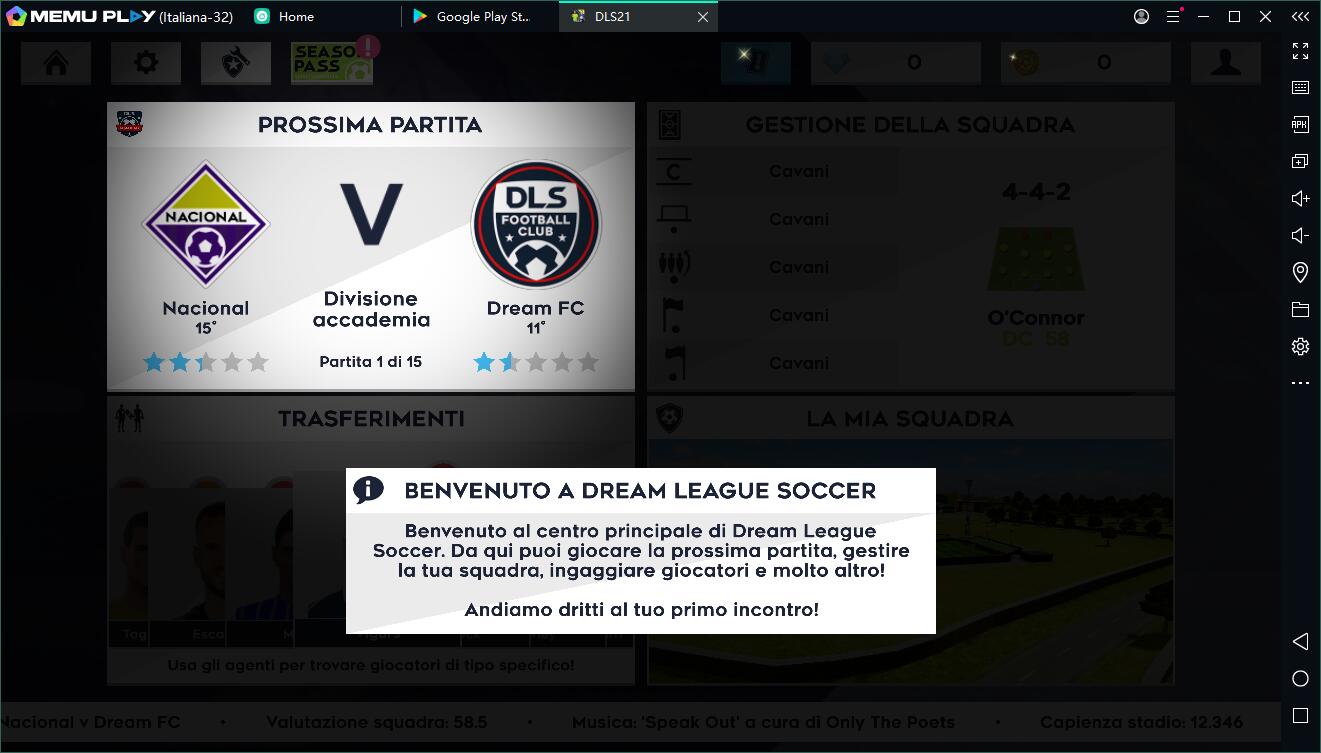Open the location simulation sidebar icon

(1300, 272)
